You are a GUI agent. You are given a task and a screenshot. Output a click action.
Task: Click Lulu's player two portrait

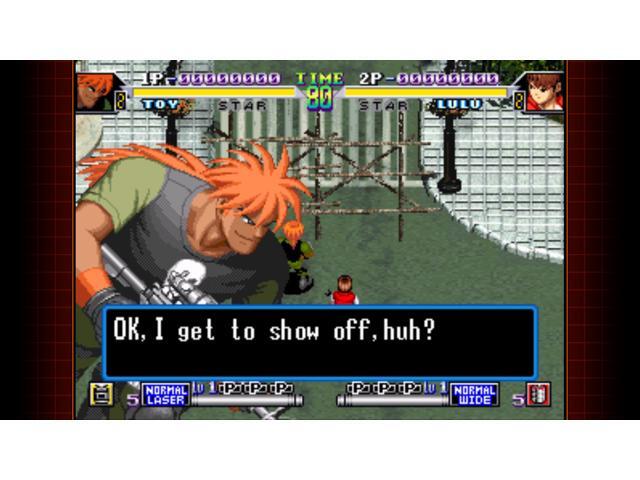(x=545, y=91)
